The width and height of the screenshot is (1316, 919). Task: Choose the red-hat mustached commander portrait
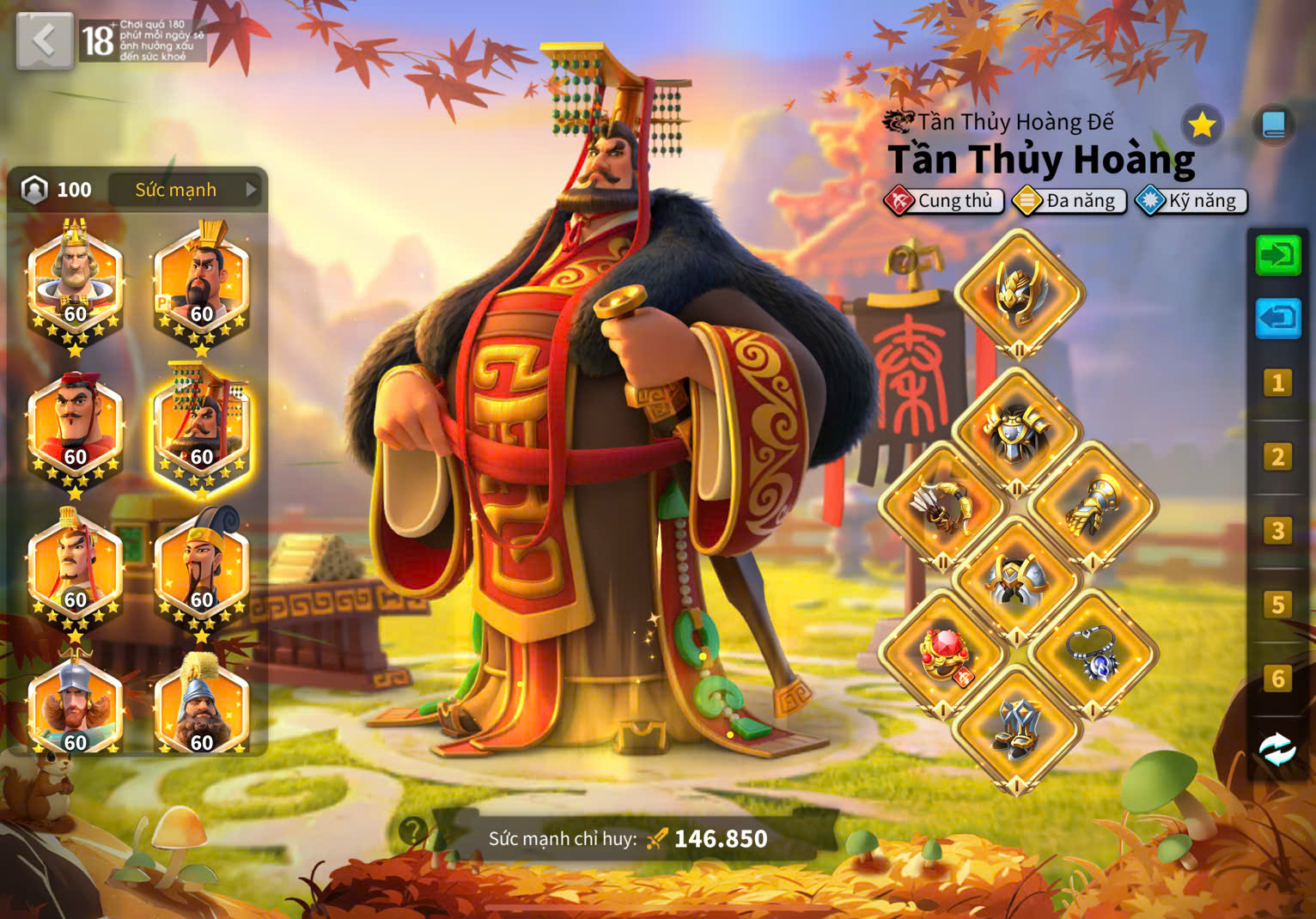coord(76,426)
